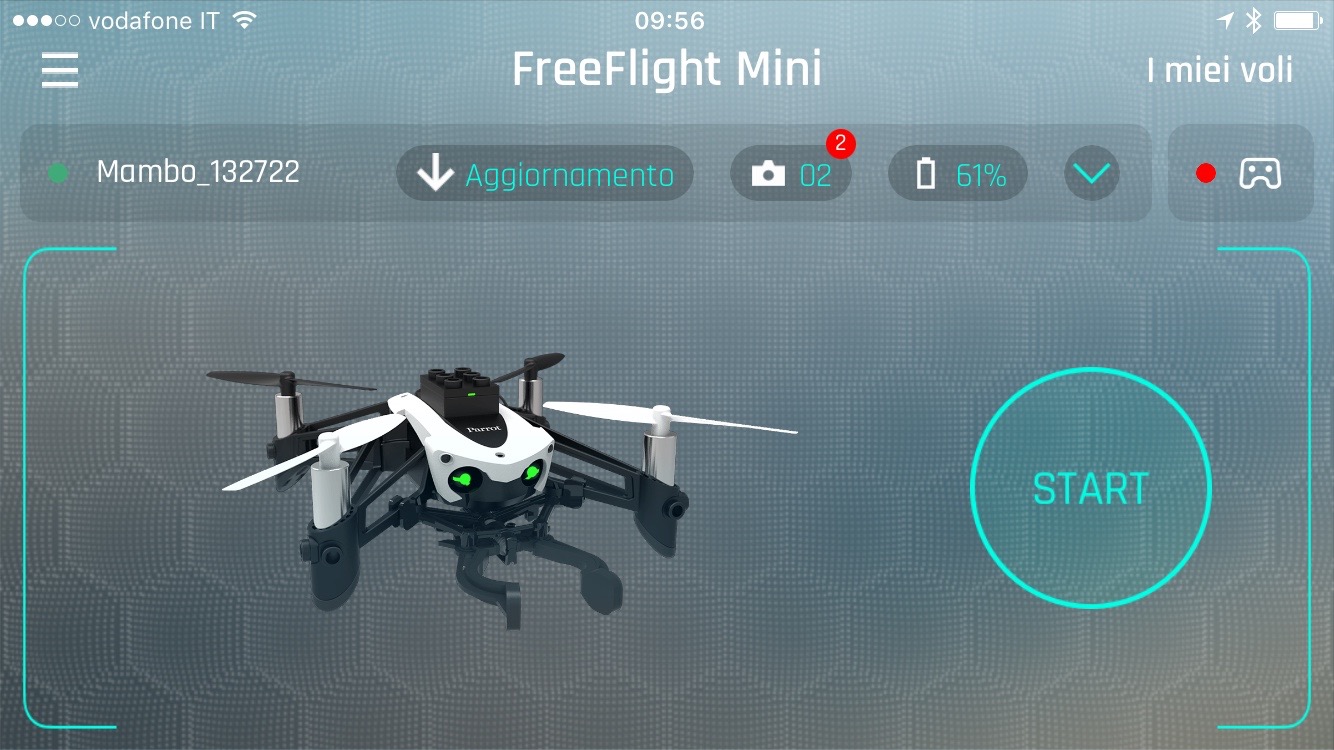Expand the drone details chevron
This screenshot has width=1334, height=750.
[x=1091, y=174]
